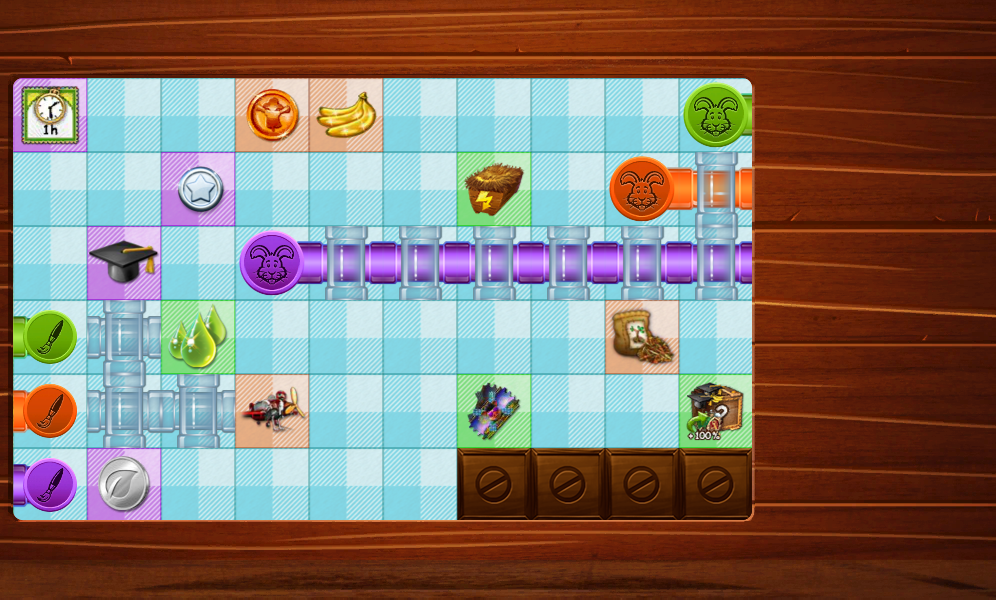
Task: Activate the orange rabbit pipe node
Action: pyautogui.click(x=641, y=189)
